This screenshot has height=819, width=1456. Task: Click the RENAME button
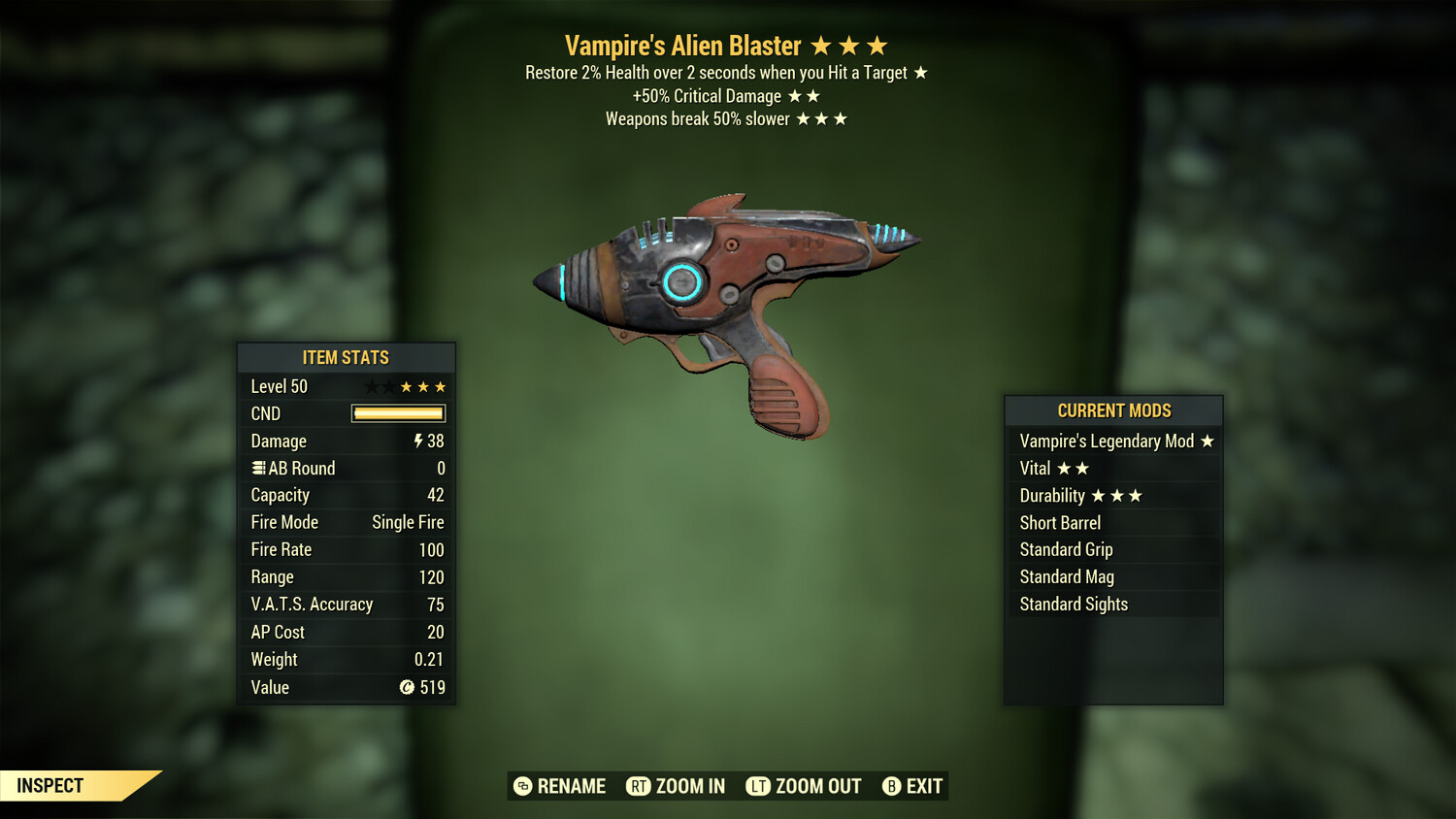tap(572, 786)
